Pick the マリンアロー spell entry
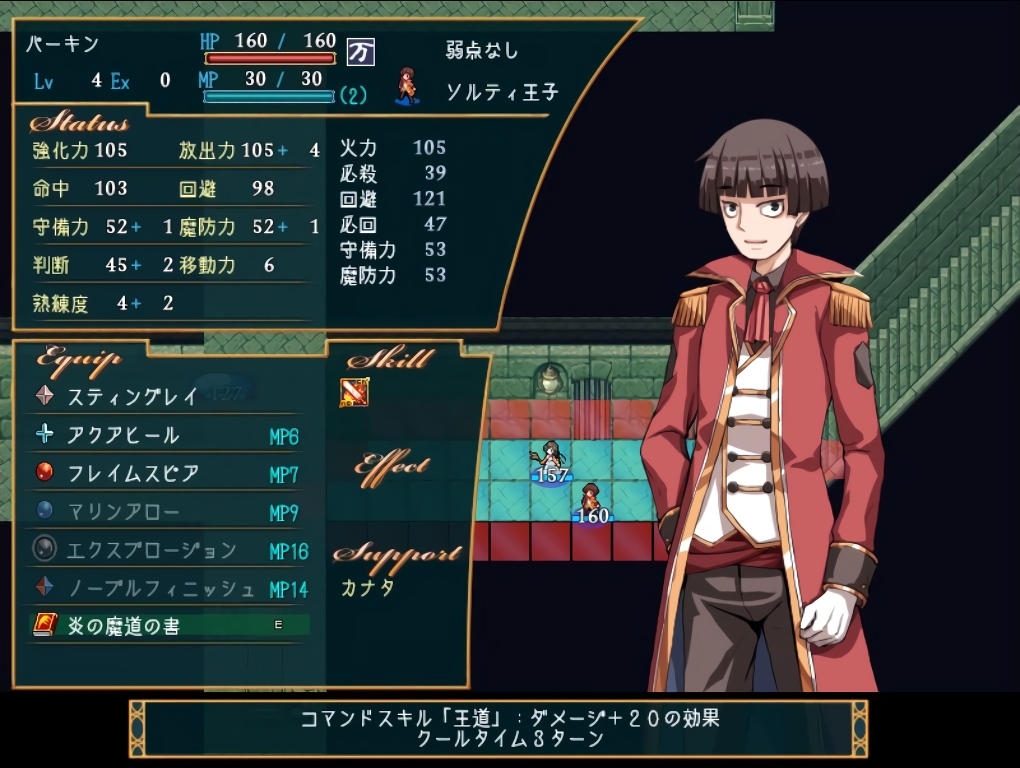Viewport: 1020px width, 768px height. [x=124, y=512]
